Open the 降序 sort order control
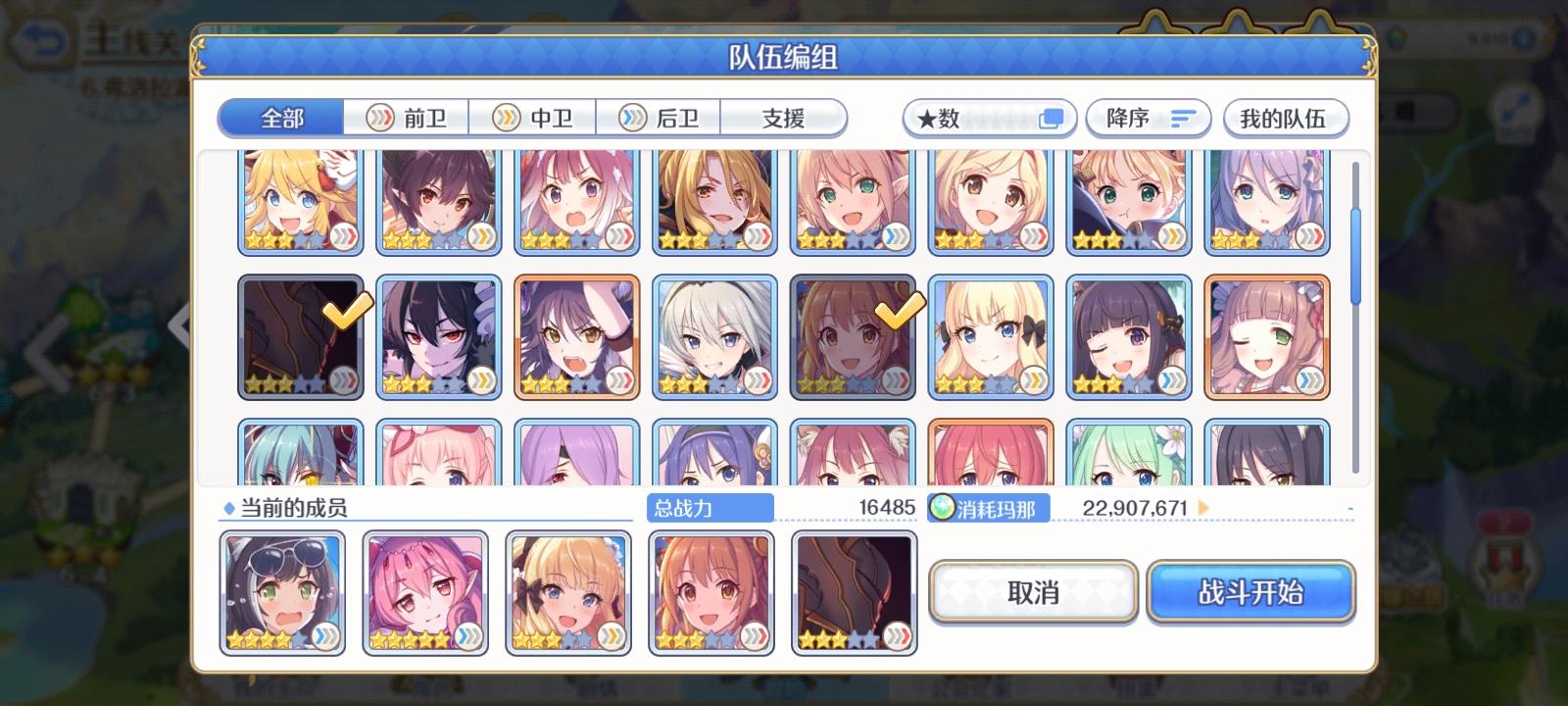Image resolution: width=1568 pixels, height=706 pixels. pyautogui.click(x=1148, y=117)
